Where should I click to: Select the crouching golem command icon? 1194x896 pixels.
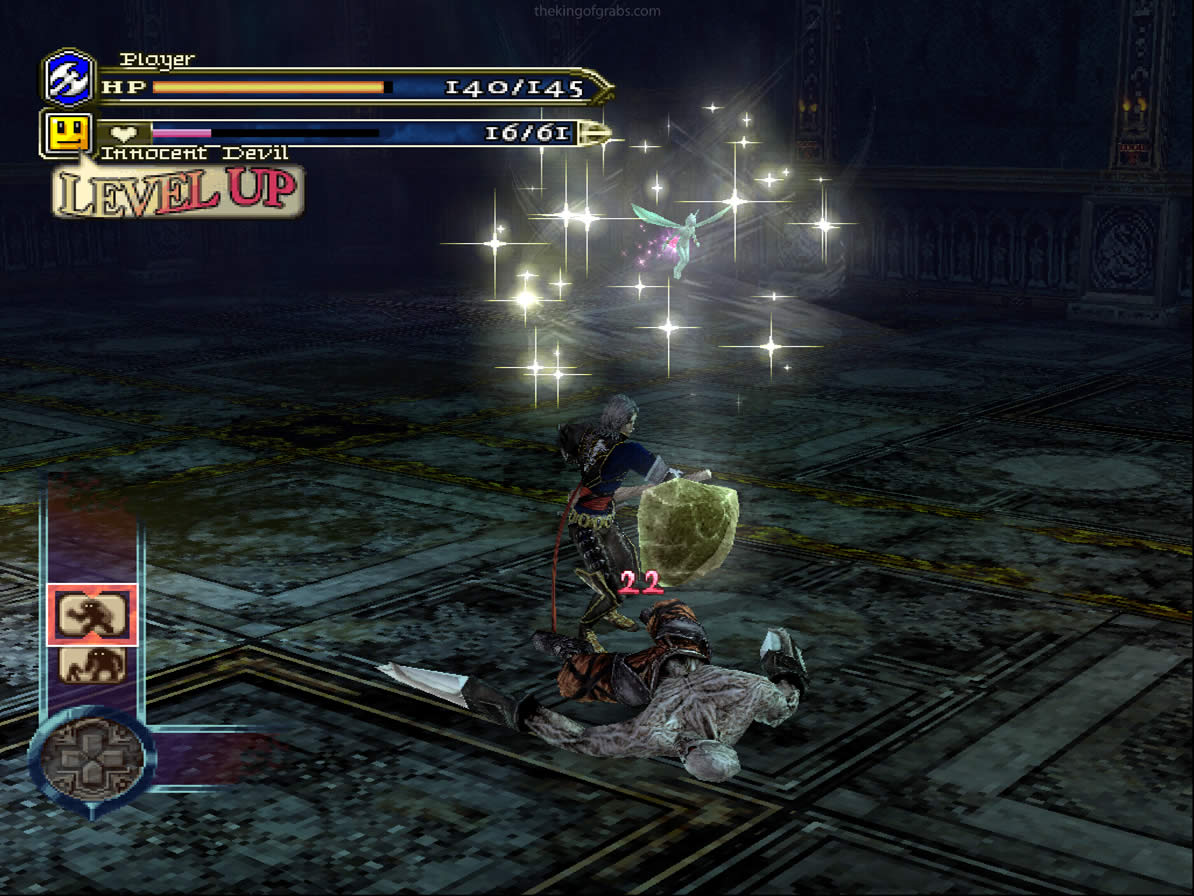[x=92, y=664]
